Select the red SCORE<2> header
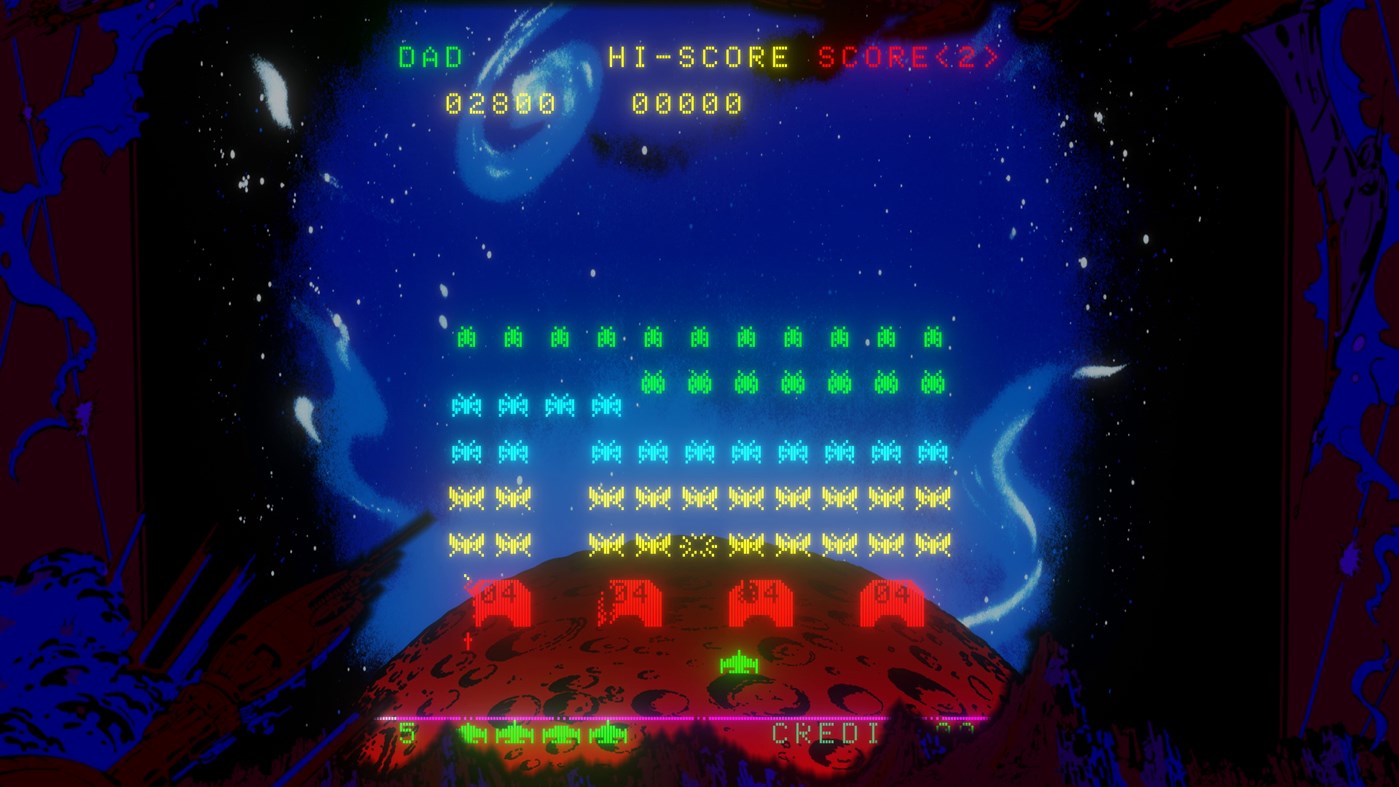The image size is (1399, 787). click(x=905, y=57)
